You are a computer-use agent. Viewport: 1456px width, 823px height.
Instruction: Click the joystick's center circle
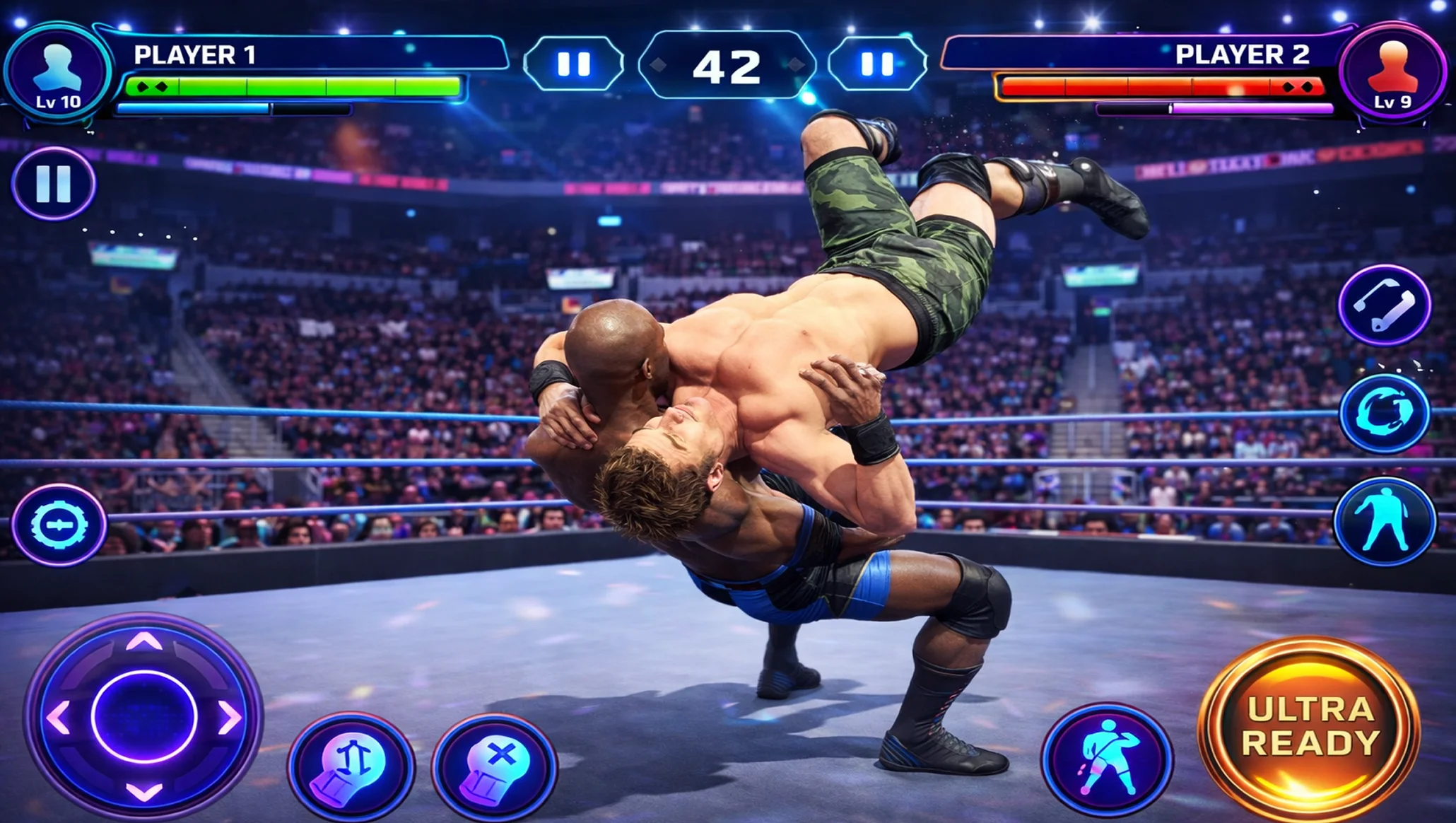pyautogui.click(x=144, y=717)
